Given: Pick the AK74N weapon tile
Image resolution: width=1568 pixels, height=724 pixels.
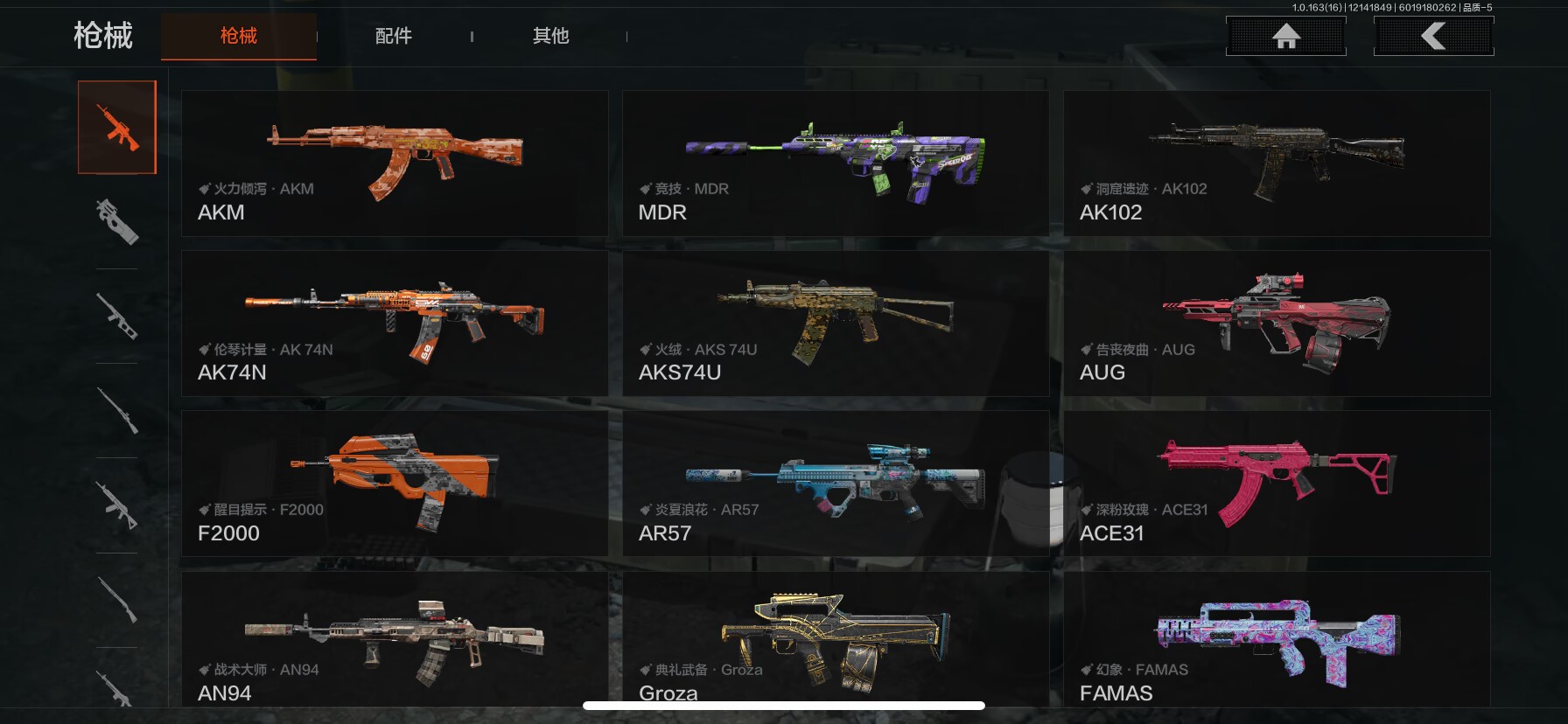Looking at the screenshot, I should tap(395, 324).
